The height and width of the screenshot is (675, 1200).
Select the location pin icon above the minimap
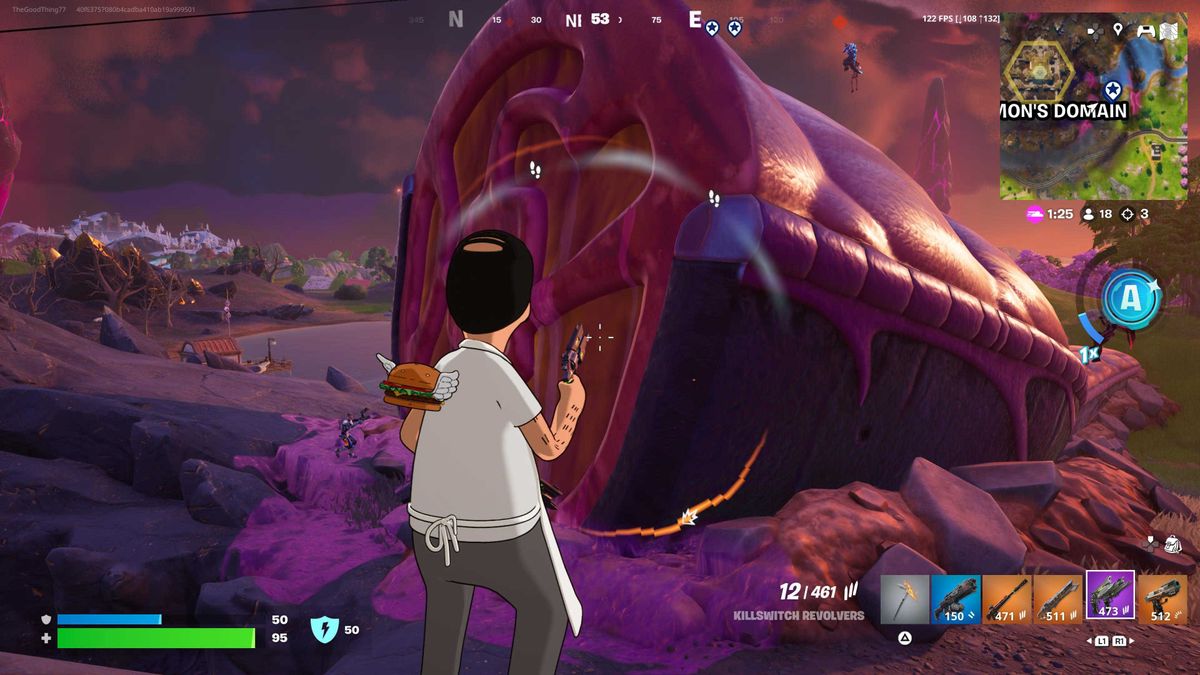(x=1117, y=30)
